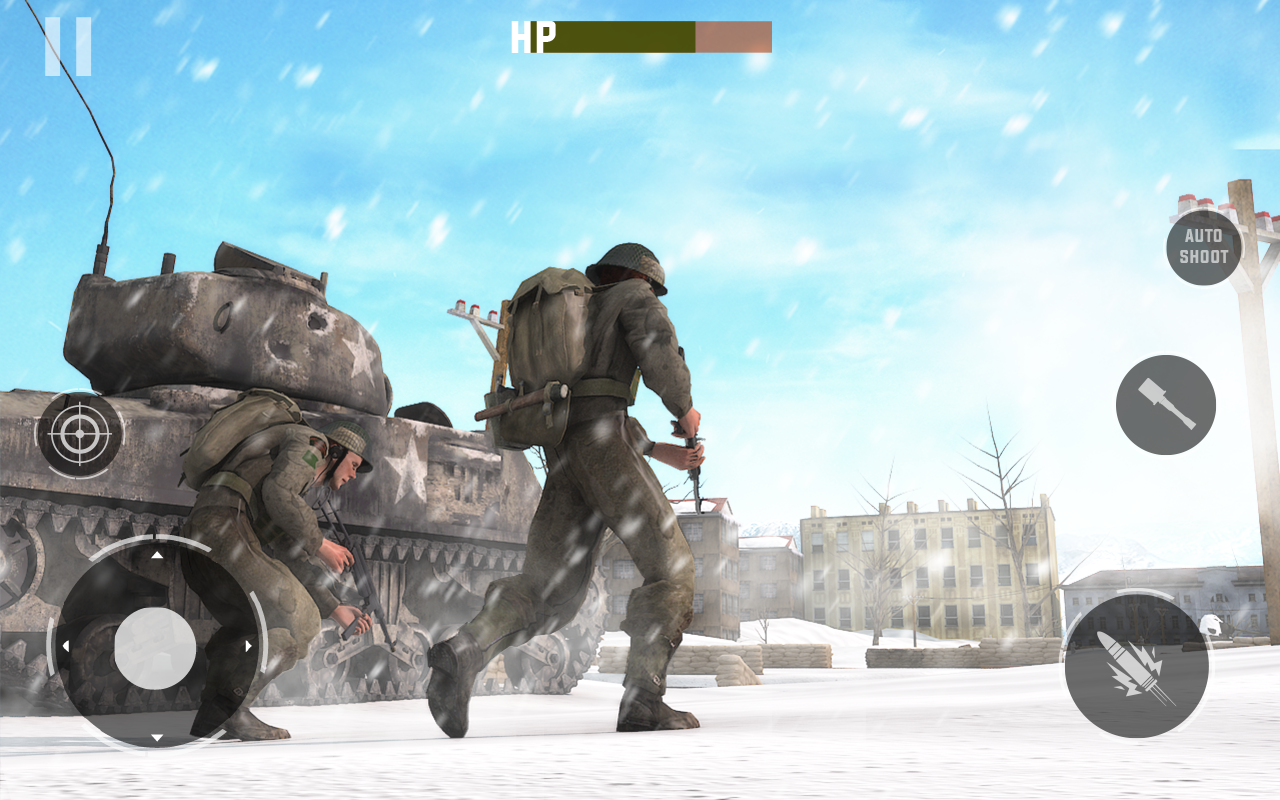Image resolution: width=1280 pixels, height=800 pixels.
Task: Tap the joystick's down arrow
Action: coord(156,739)
